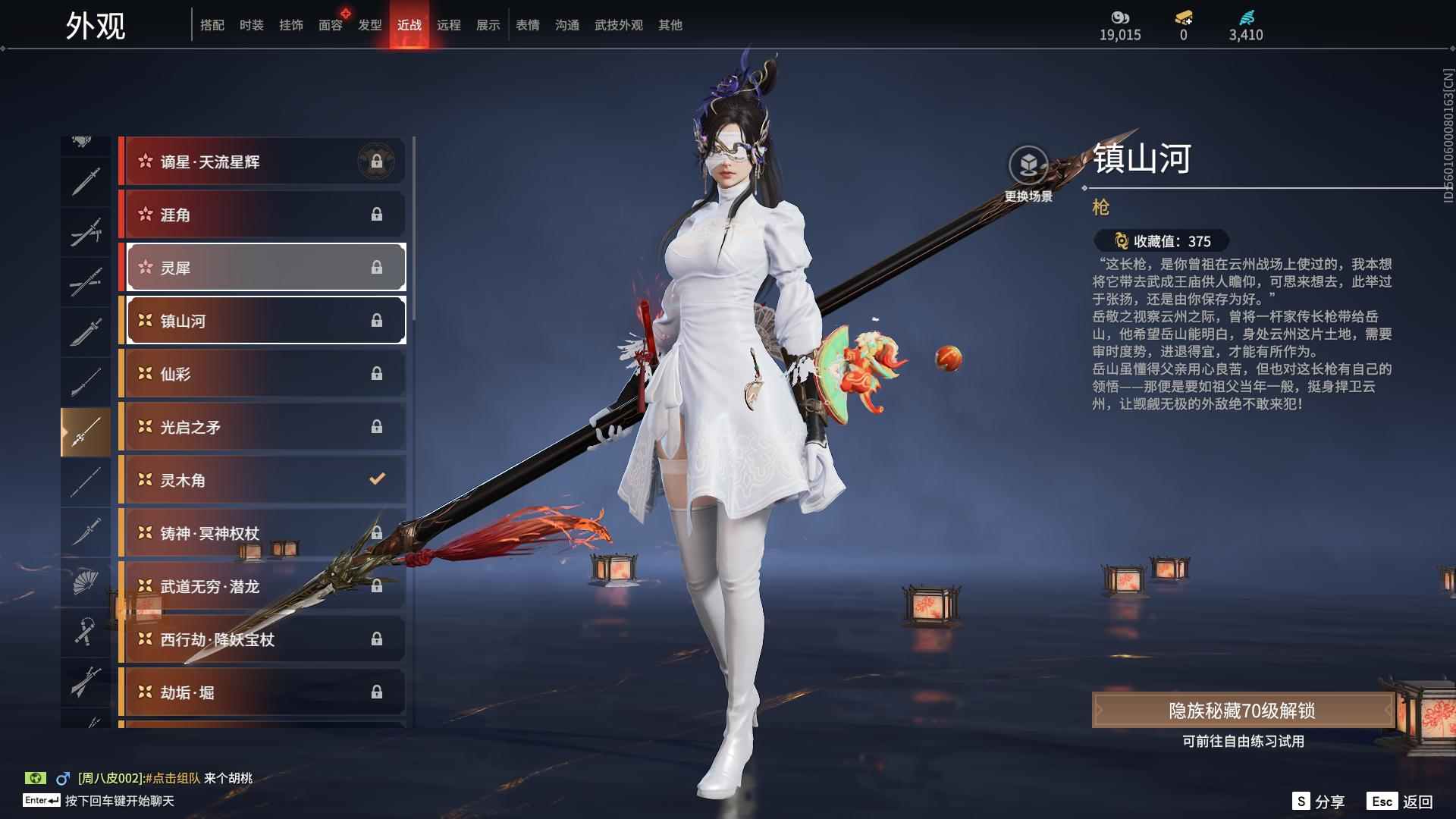1456x819 pixels.
Task: Click the gold ingot currency icon
Action: pyautogui.click(x=1181, y=17)
